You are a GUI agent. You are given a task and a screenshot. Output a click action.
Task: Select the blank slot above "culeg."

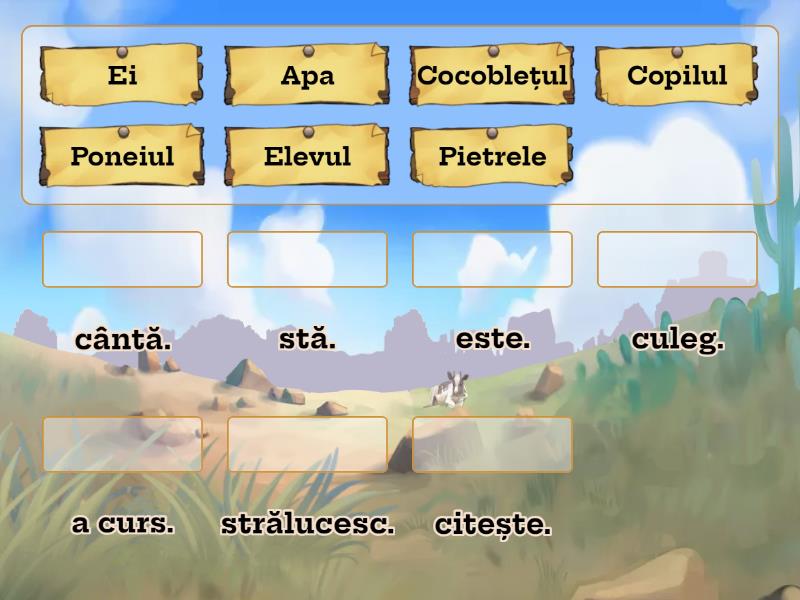click(677, 259)
